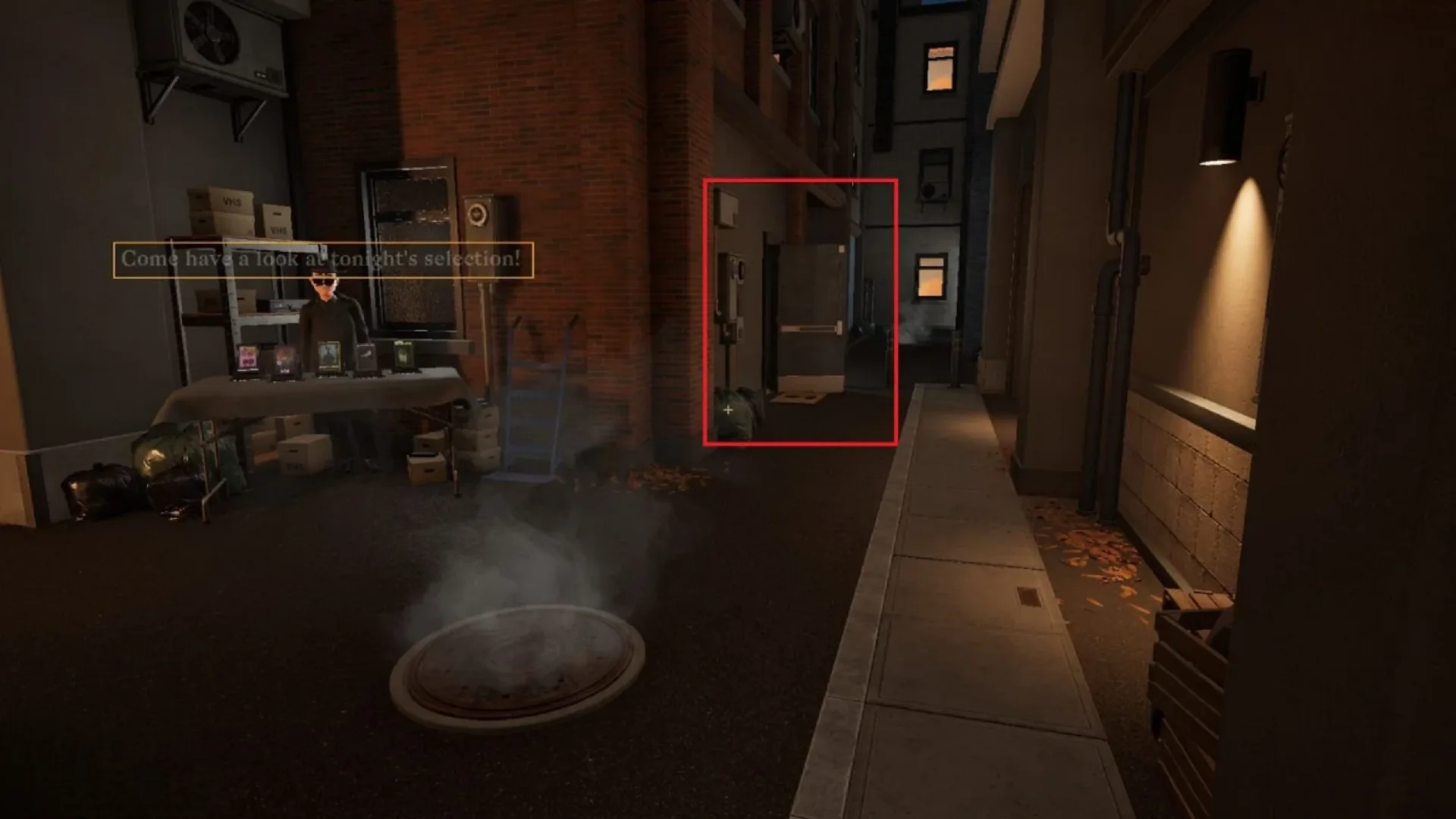Select the fourth tan-covered VHS tape
Screen dimensions: 1456x819
tap(365, 356)
